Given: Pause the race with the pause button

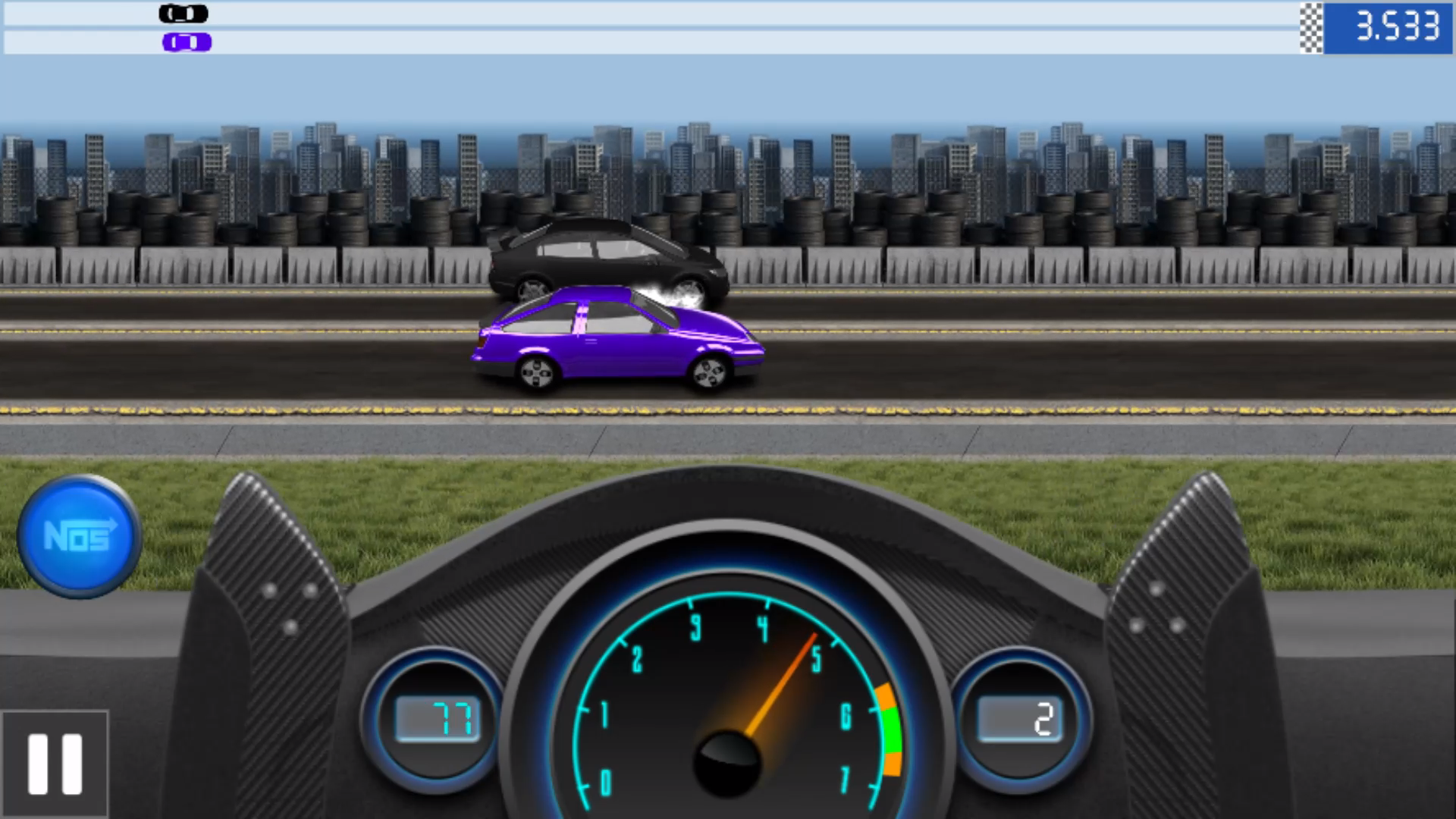Looking at the screenshot, I should 55,764.
